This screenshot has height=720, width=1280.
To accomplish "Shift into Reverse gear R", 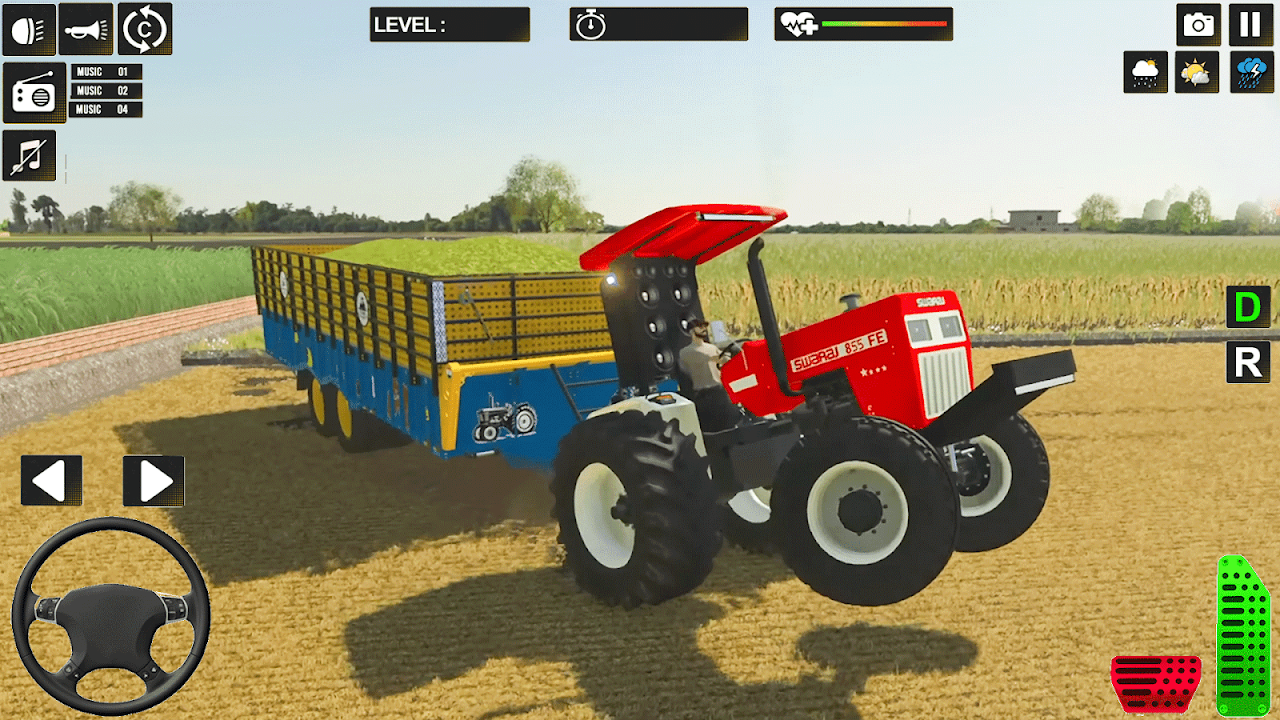I will point(1248,362).
